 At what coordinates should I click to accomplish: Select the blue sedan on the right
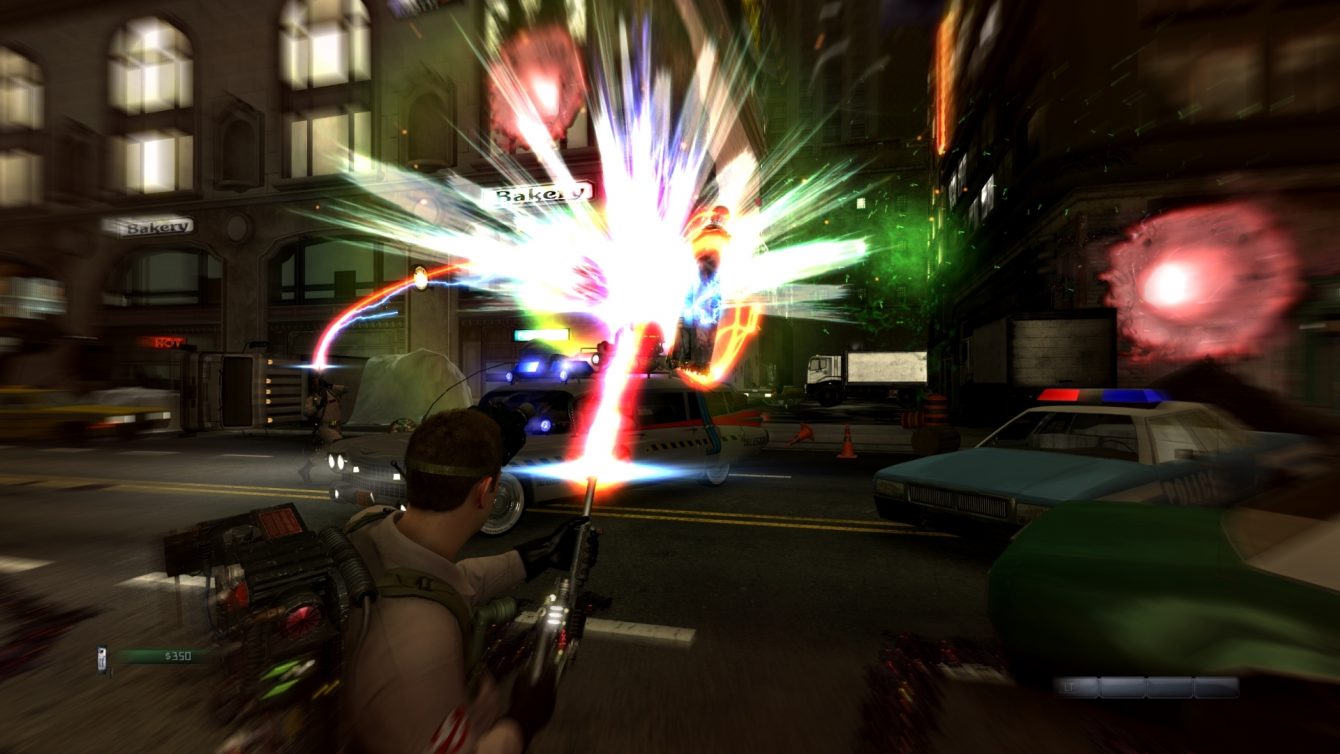coord(960,480)
